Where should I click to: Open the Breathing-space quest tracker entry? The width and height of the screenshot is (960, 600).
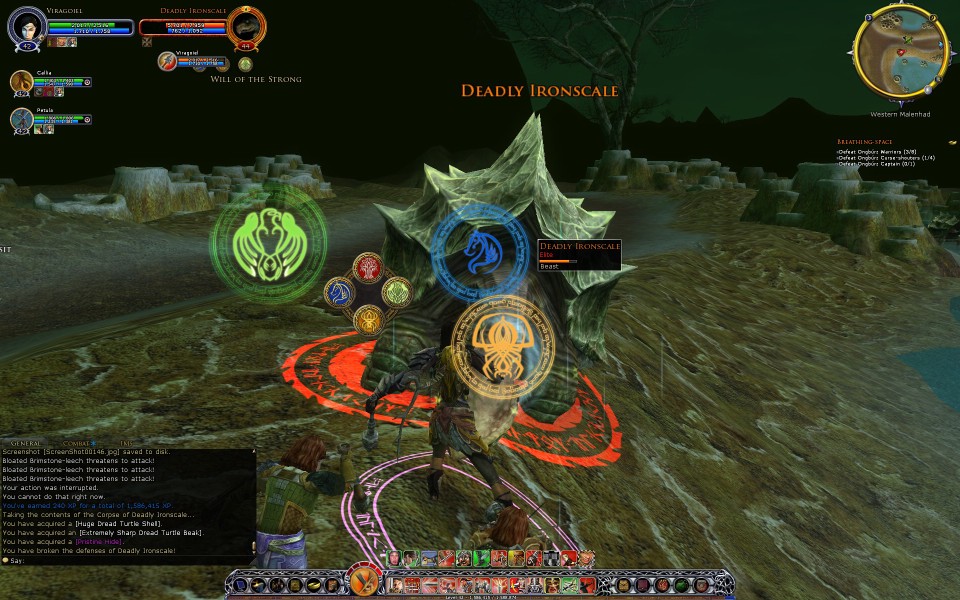865,142
